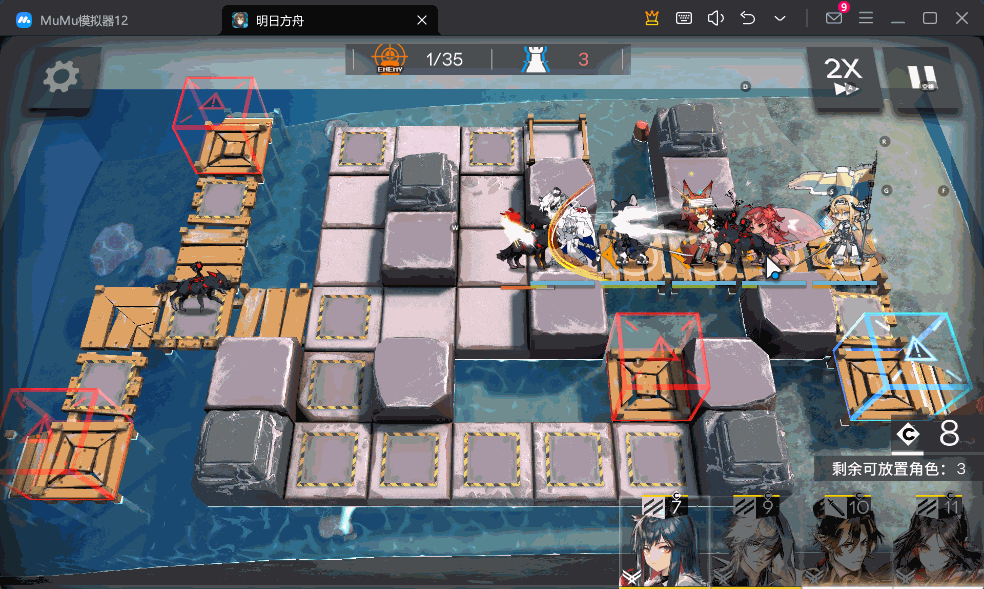Pause the battle
The image size is (984, 589).
[x=921, y=76]
